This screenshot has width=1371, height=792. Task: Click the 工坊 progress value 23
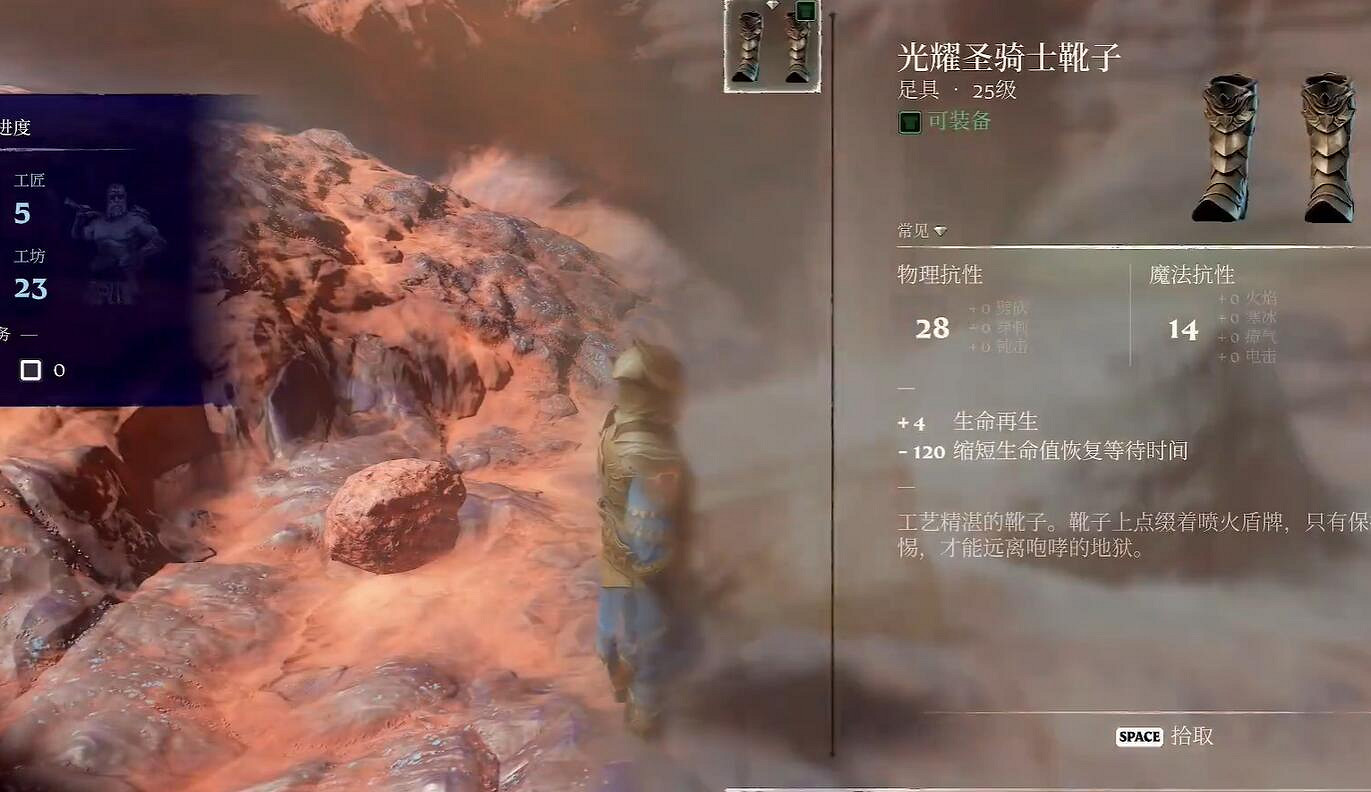pos(30,288)
